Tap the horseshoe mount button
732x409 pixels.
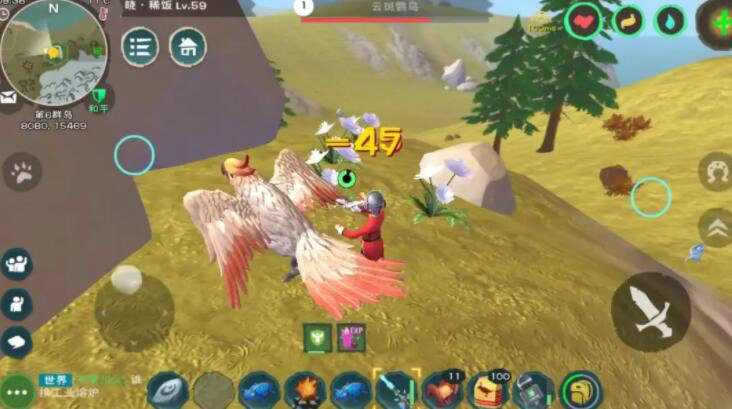(x=714, y=172)
